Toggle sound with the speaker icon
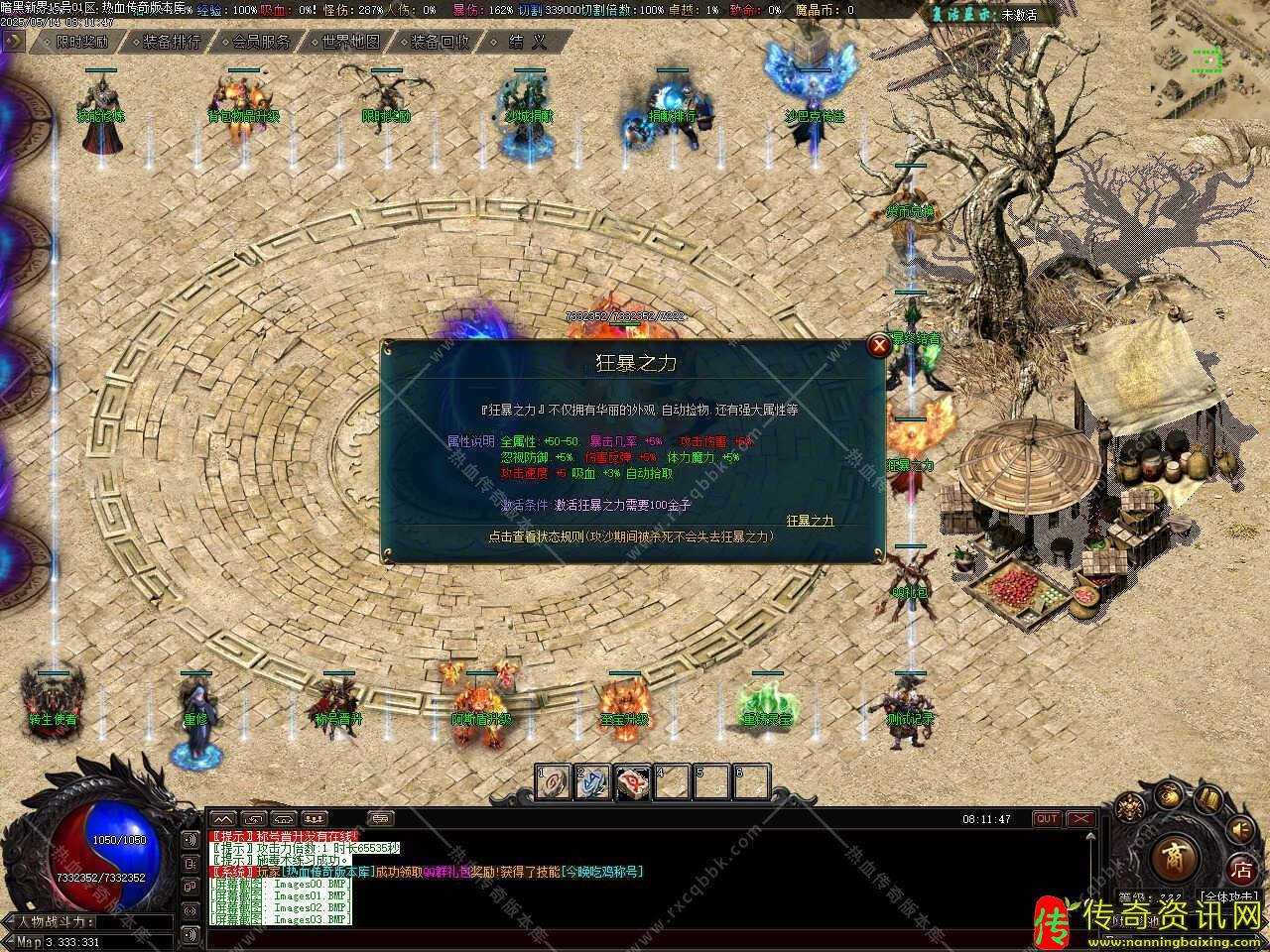This screenshot has height=952, width=1270. pyautogui.click(x=1240, y=828)
